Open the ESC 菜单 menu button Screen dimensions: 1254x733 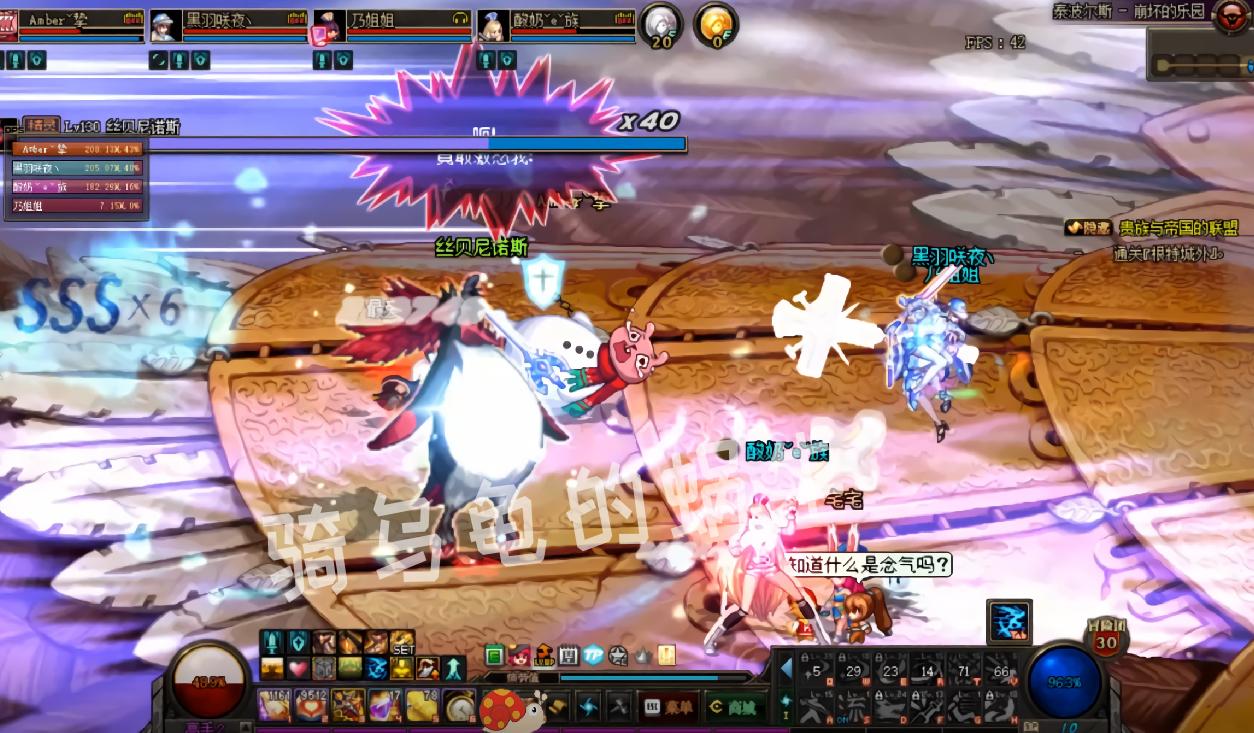pos(668,706)
